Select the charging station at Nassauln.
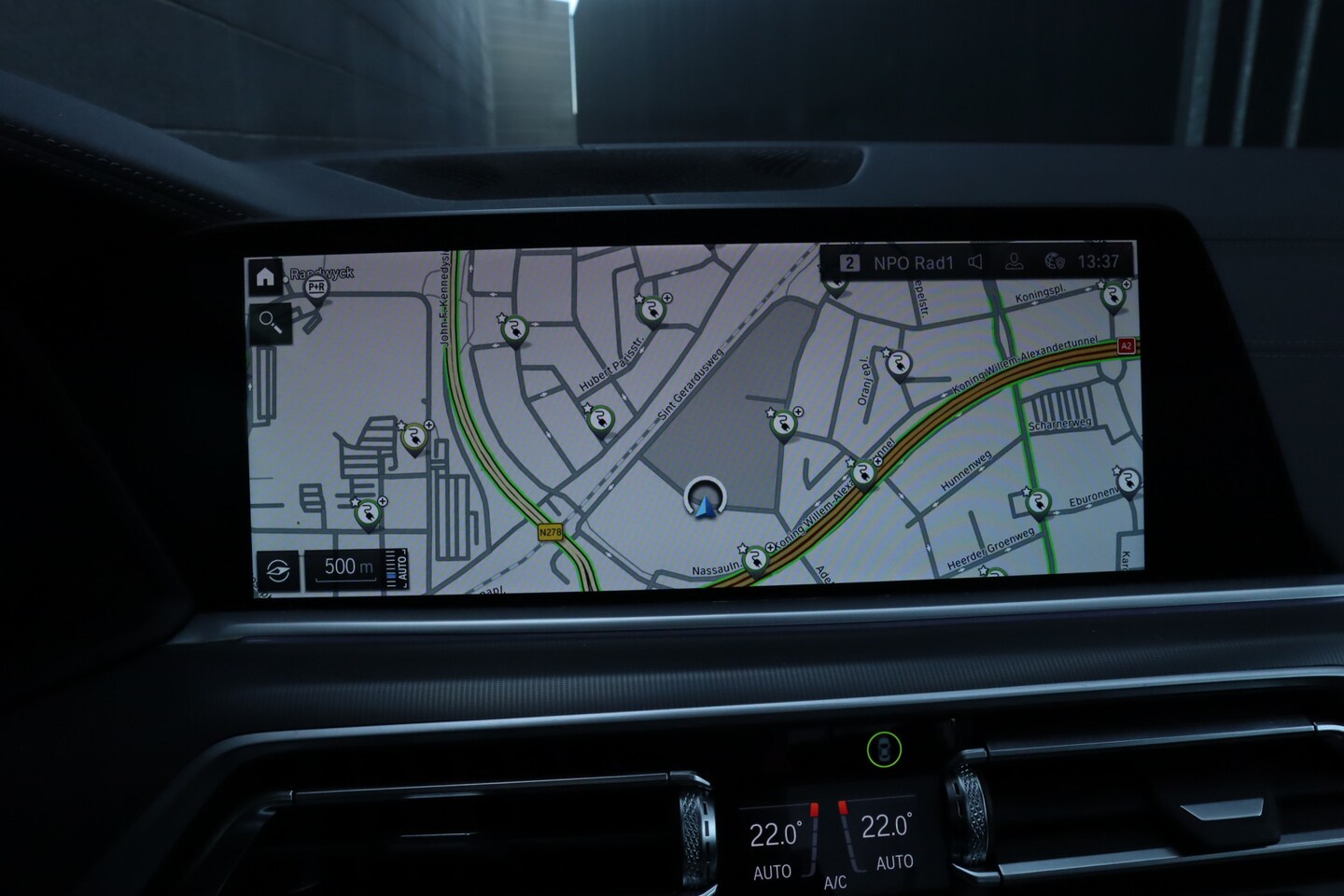1344x896 pixels. [x=754, y=558]
